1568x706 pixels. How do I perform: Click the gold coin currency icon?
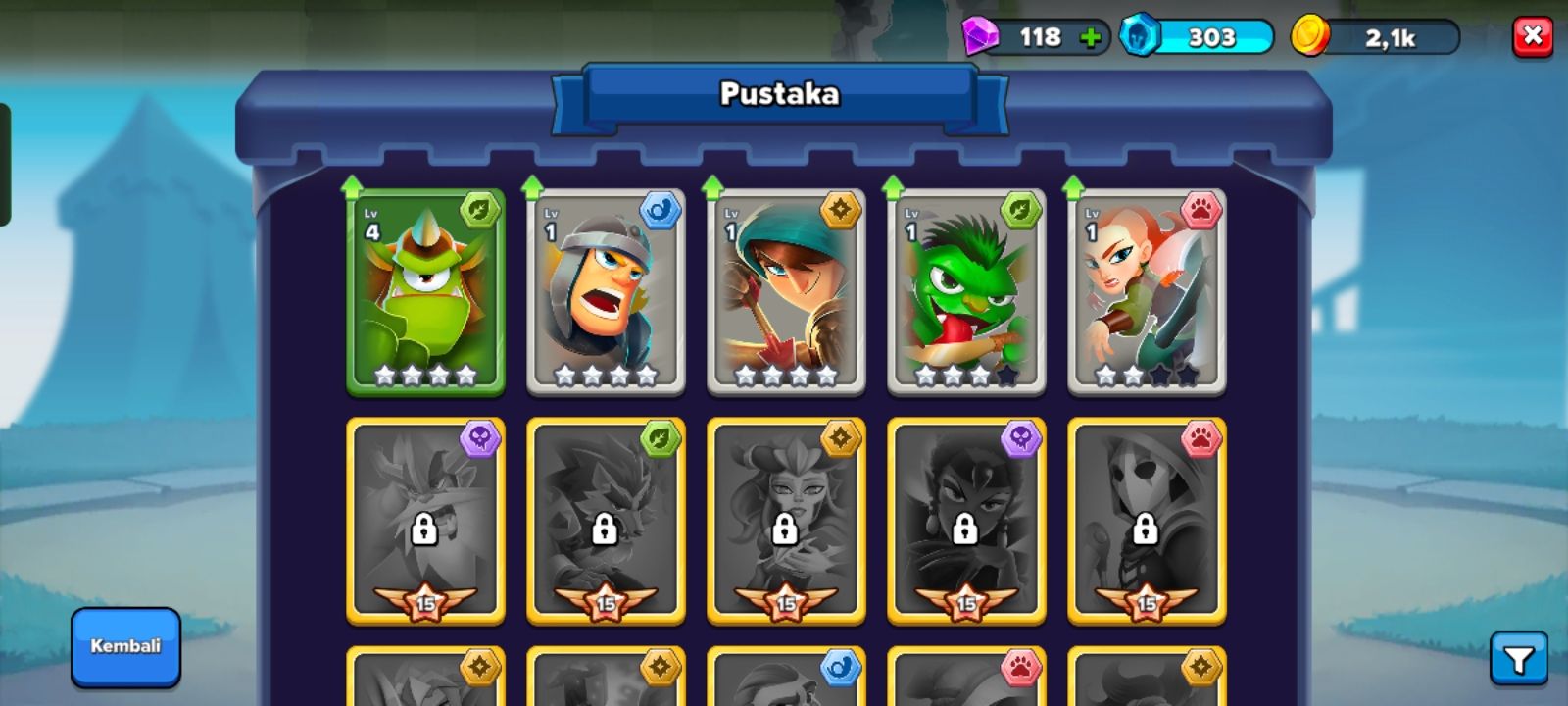(x=1309, y=36)
